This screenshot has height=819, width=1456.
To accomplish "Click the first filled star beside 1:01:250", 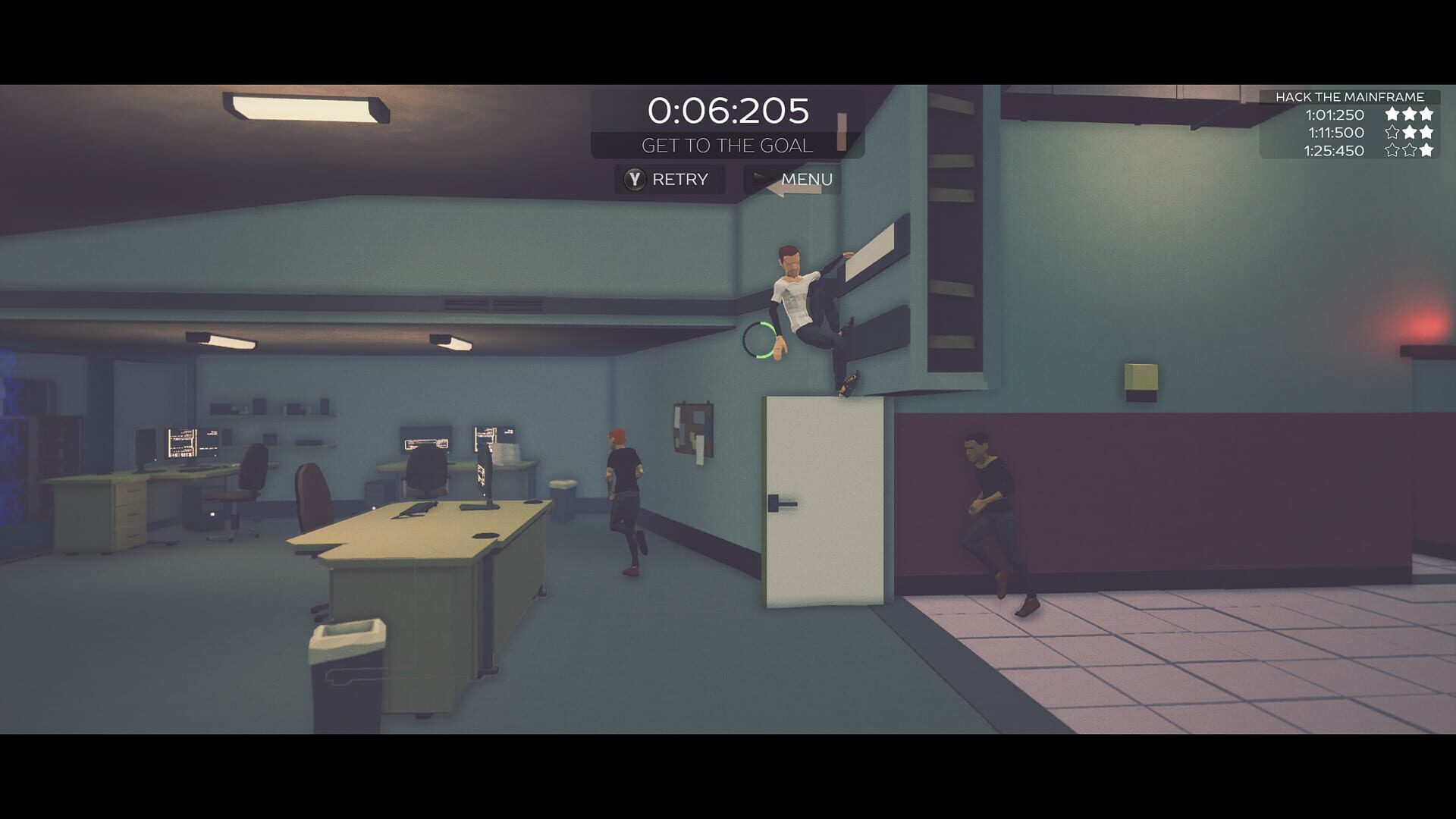I will pyautogui.click(x=1392, y=115).
